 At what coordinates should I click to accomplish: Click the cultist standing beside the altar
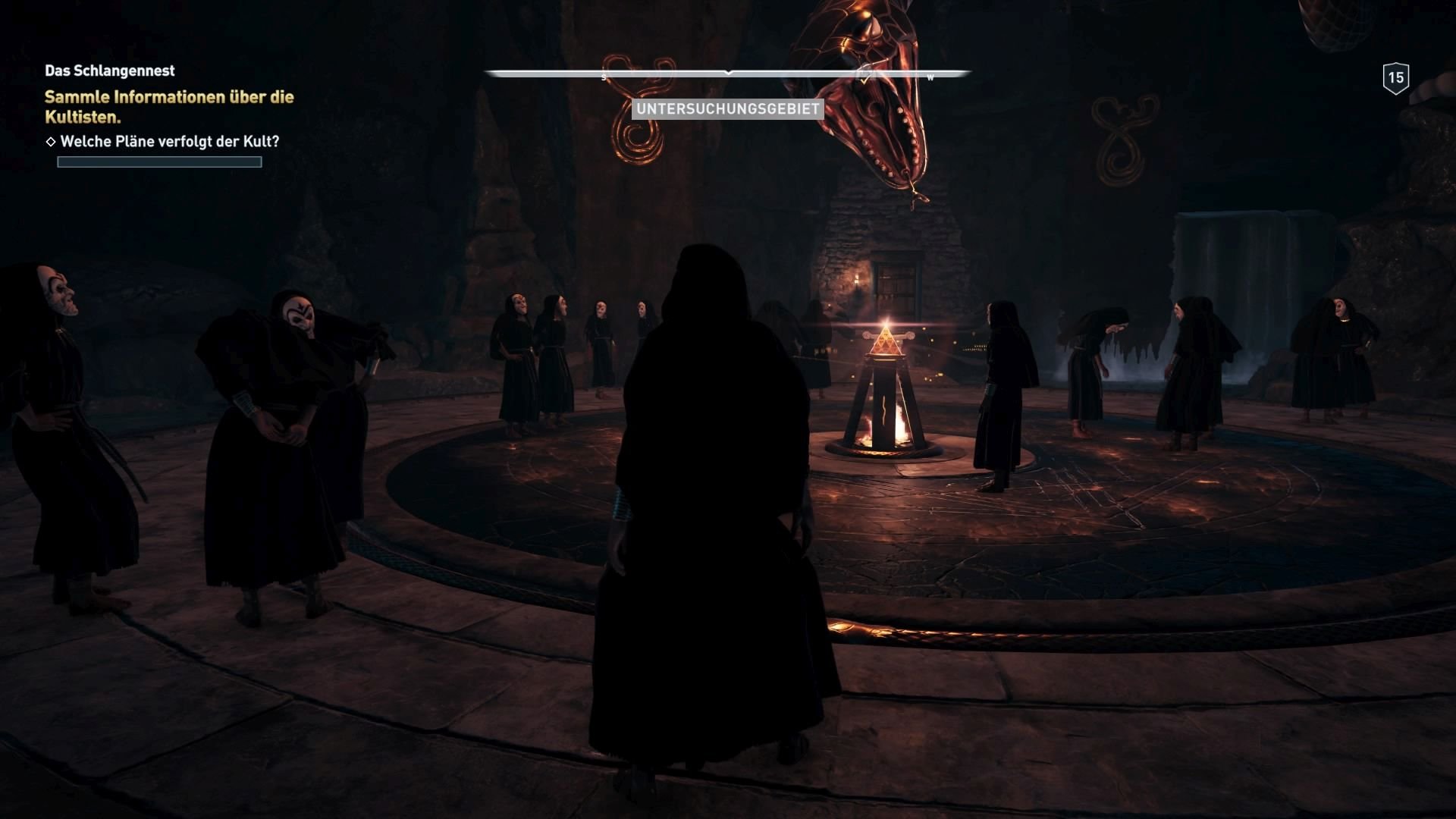tap(1001, 394)
